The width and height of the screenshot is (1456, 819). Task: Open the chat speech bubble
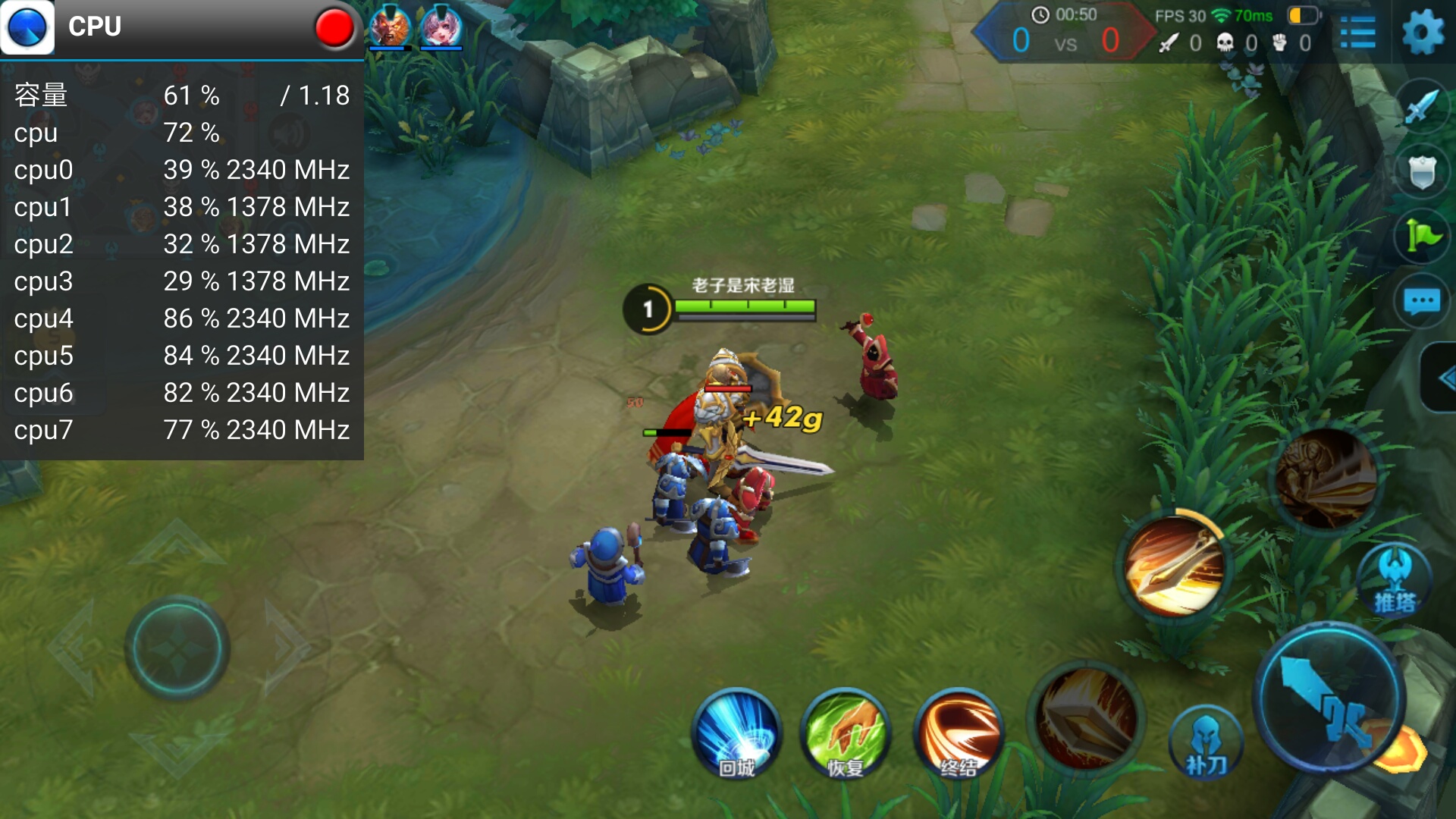pyautogui.click(x=1422, y=302)
